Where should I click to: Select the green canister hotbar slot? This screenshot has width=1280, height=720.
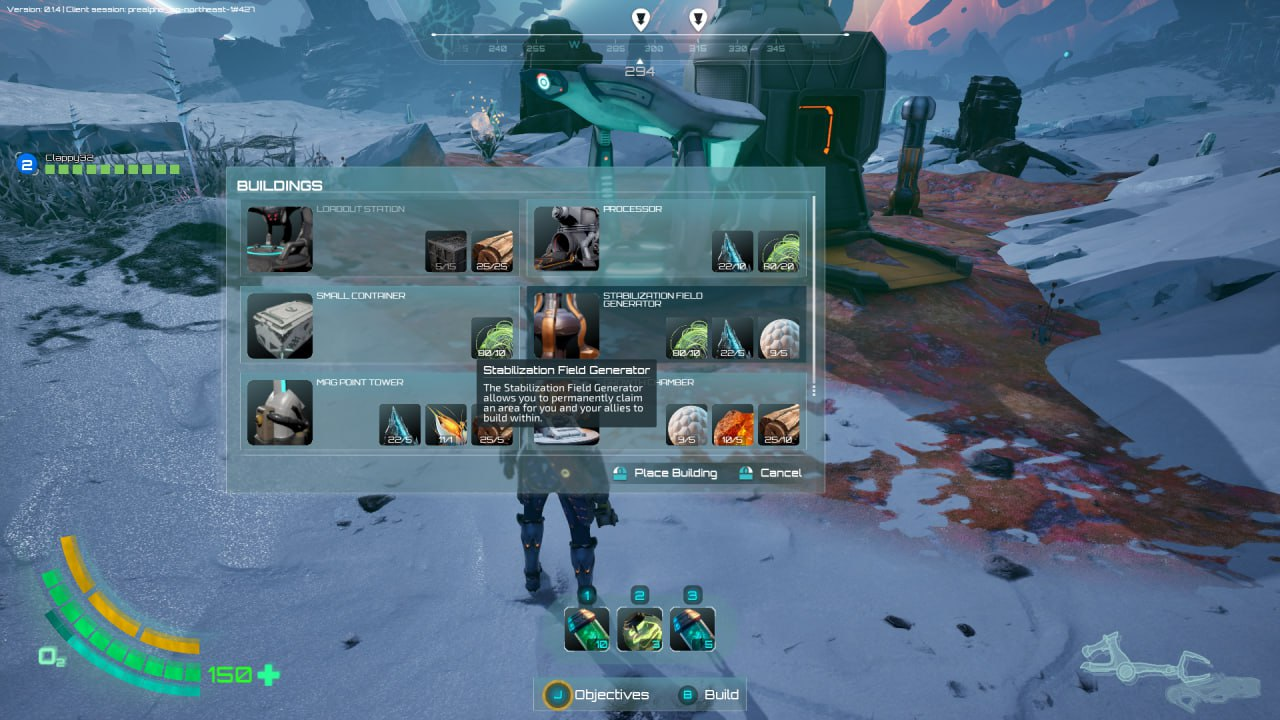pyautogui.click(x=587, y=629)
